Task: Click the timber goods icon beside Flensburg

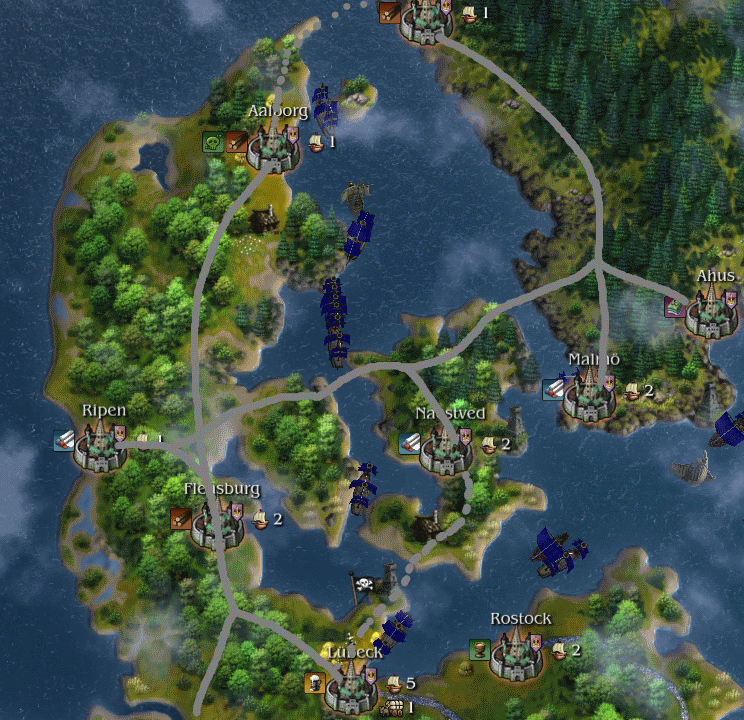Action: (181, 518)
